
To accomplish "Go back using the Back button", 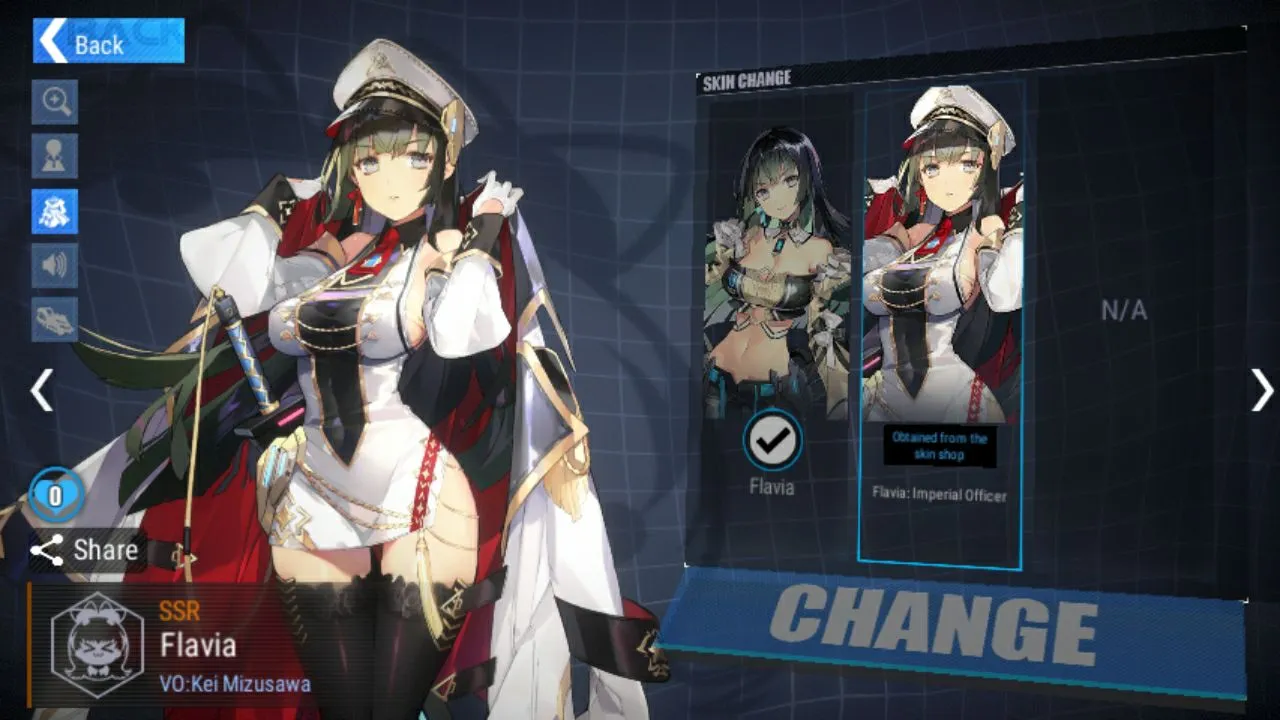I will [108, 42].
